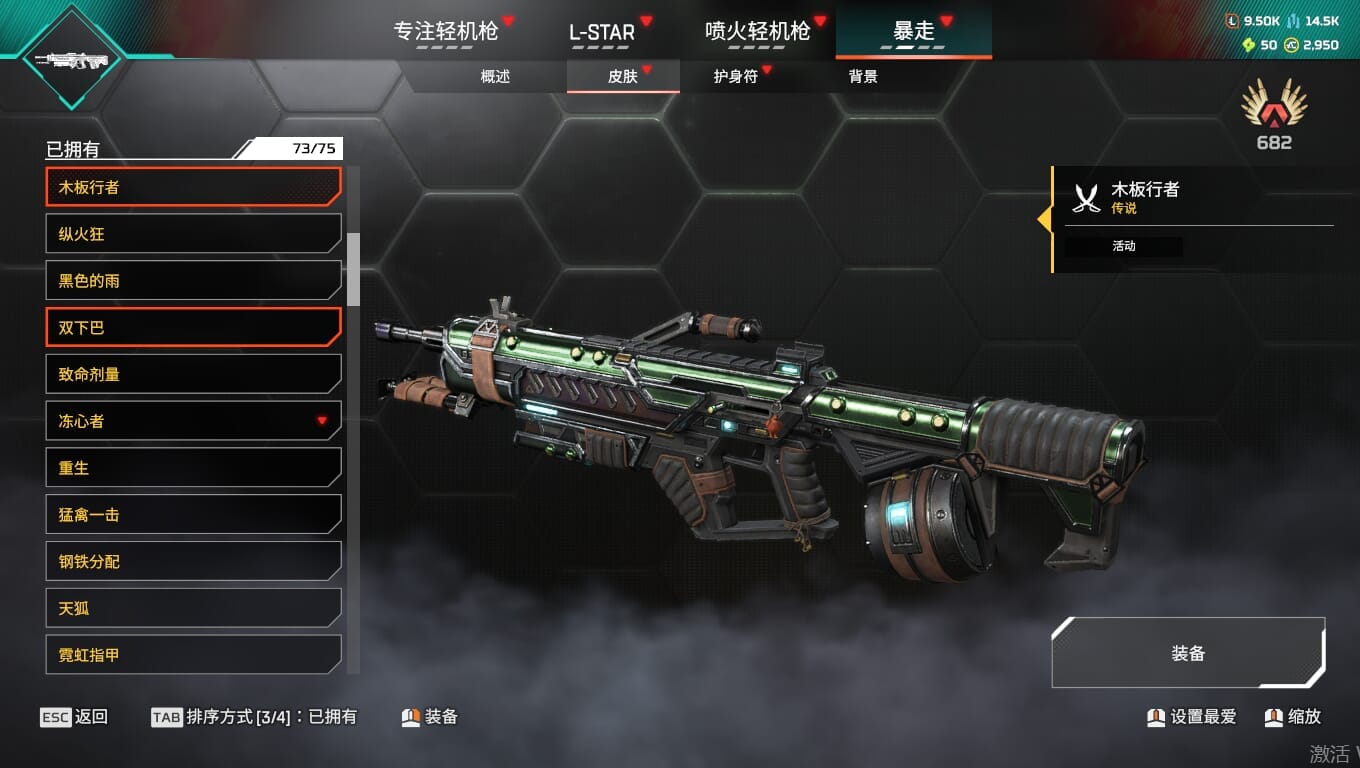Viewport: 1360px width, 768px height.
Task: Pick the 黑色的雨 skin row
Action: [x=193, y=281]
